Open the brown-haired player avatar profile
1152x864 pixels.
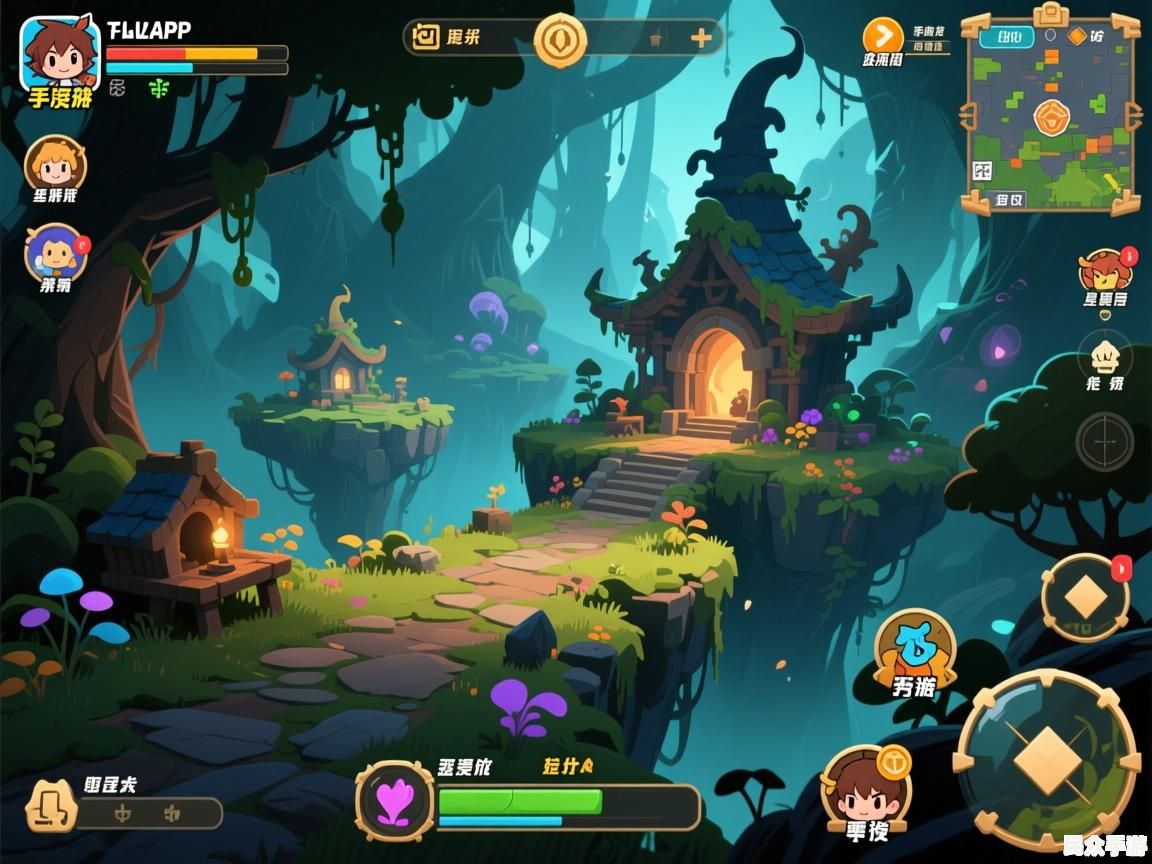[x=60, y=53]
